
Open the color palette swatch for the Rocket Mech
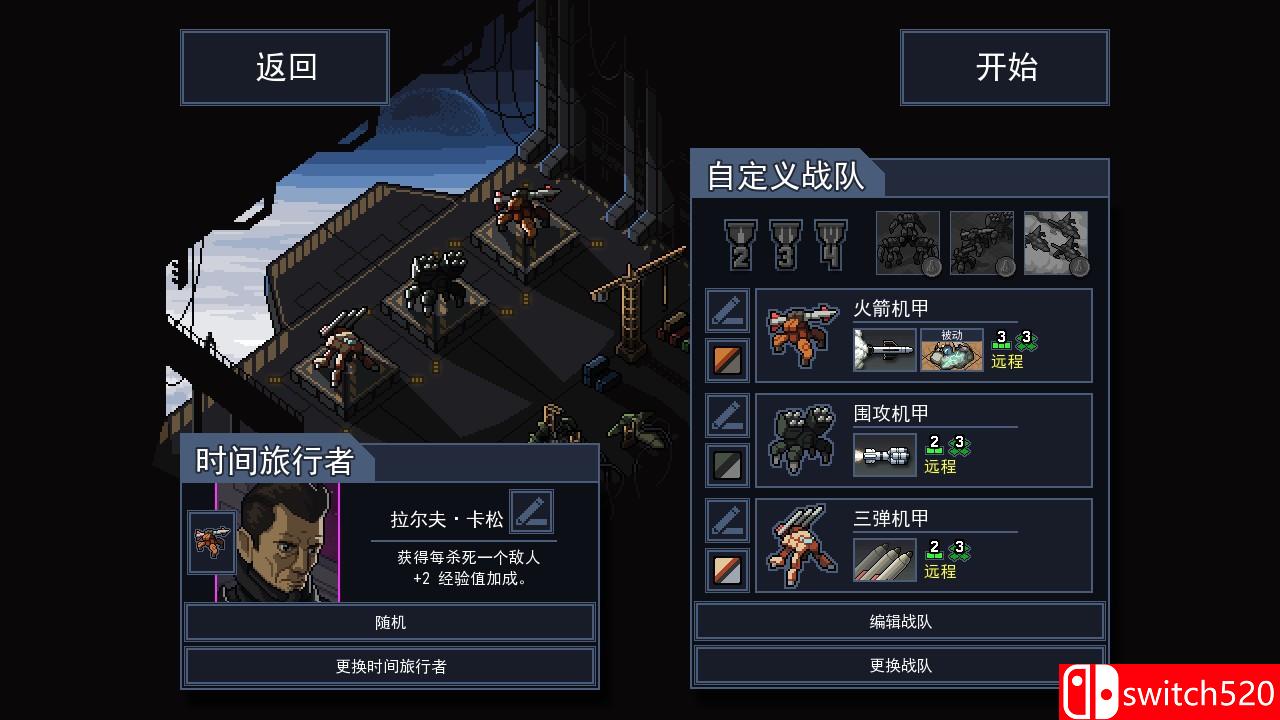(727, 360)
